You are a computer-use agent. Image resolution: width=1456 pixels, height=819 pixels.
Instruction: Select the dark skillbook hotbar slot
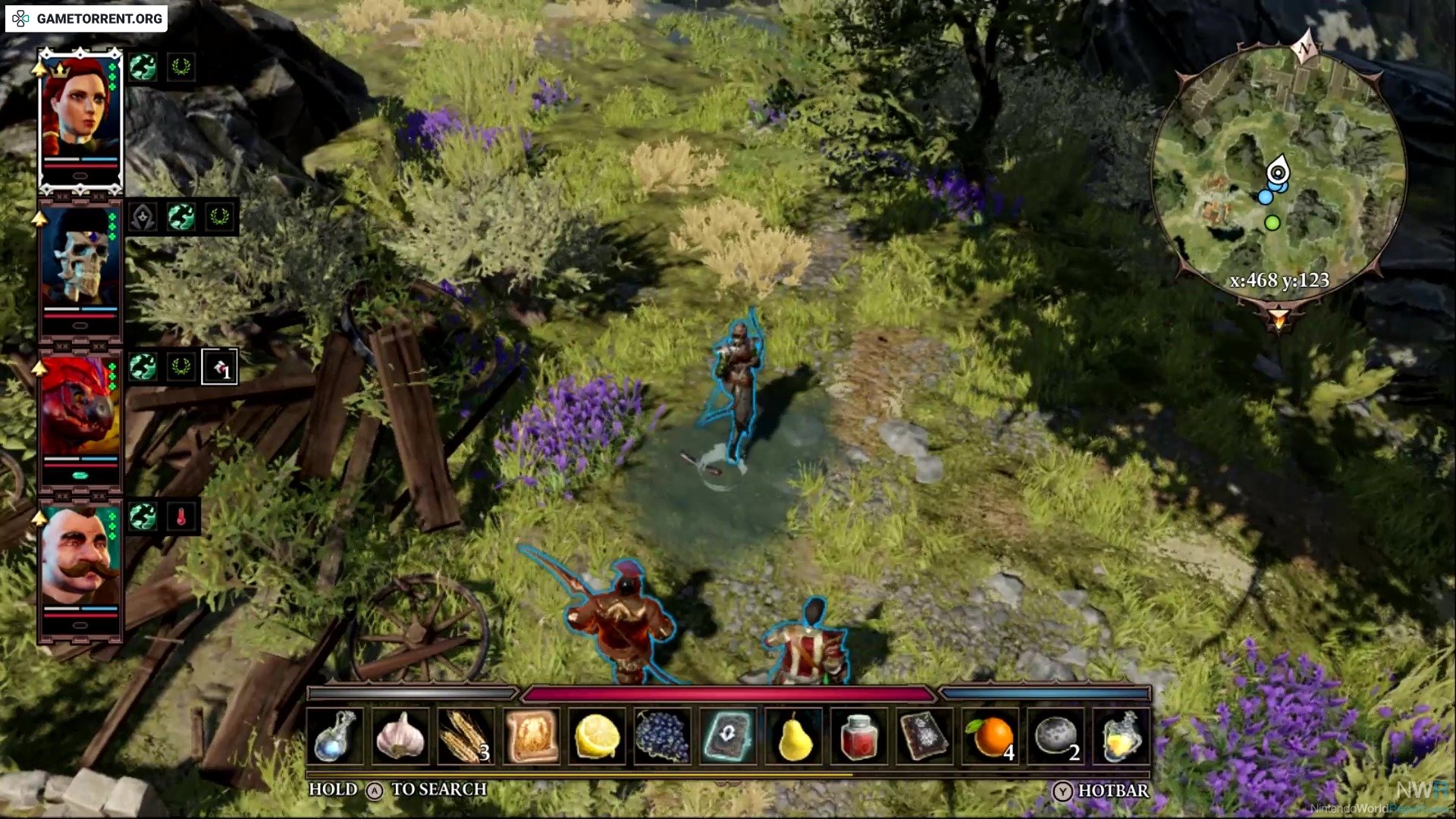924,736
